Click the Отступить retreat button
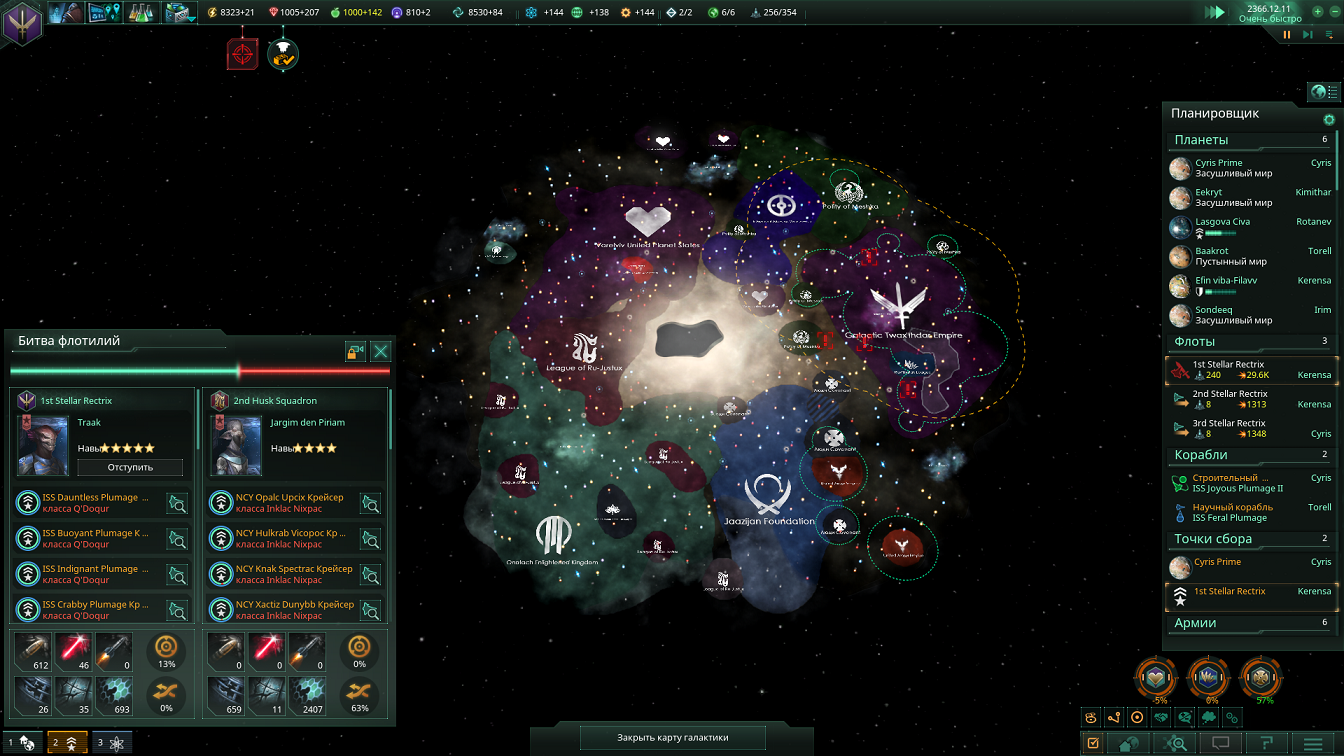 [130, 467]
